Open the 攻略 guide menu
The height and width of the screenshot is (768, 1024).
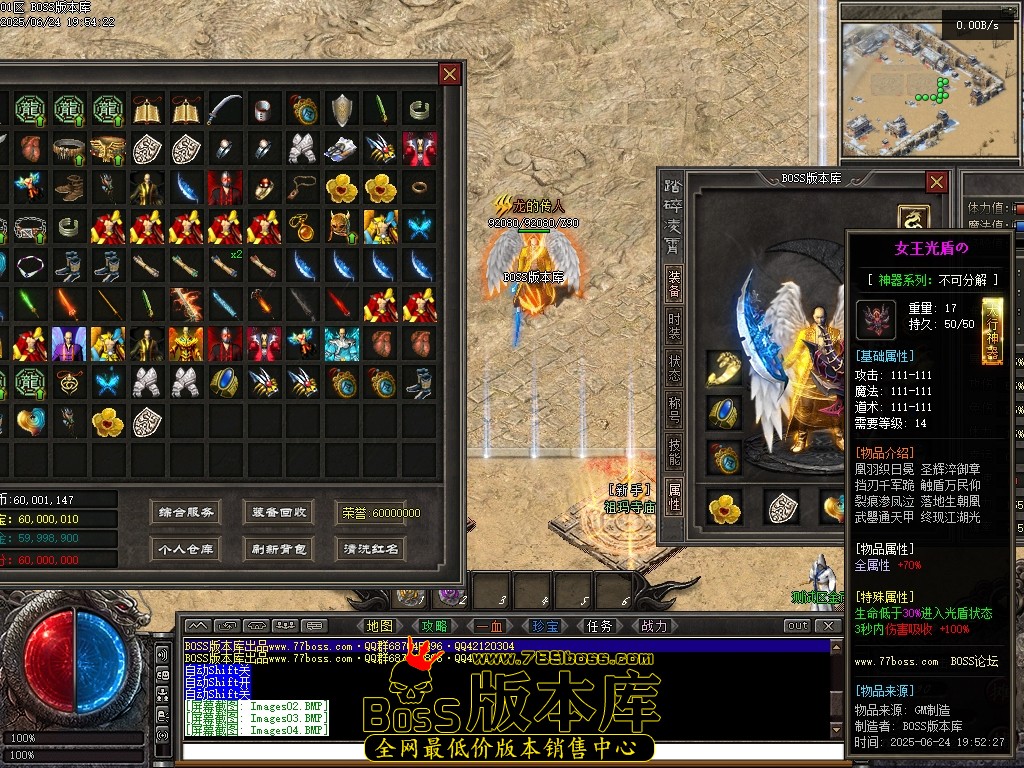coord(435,626)
